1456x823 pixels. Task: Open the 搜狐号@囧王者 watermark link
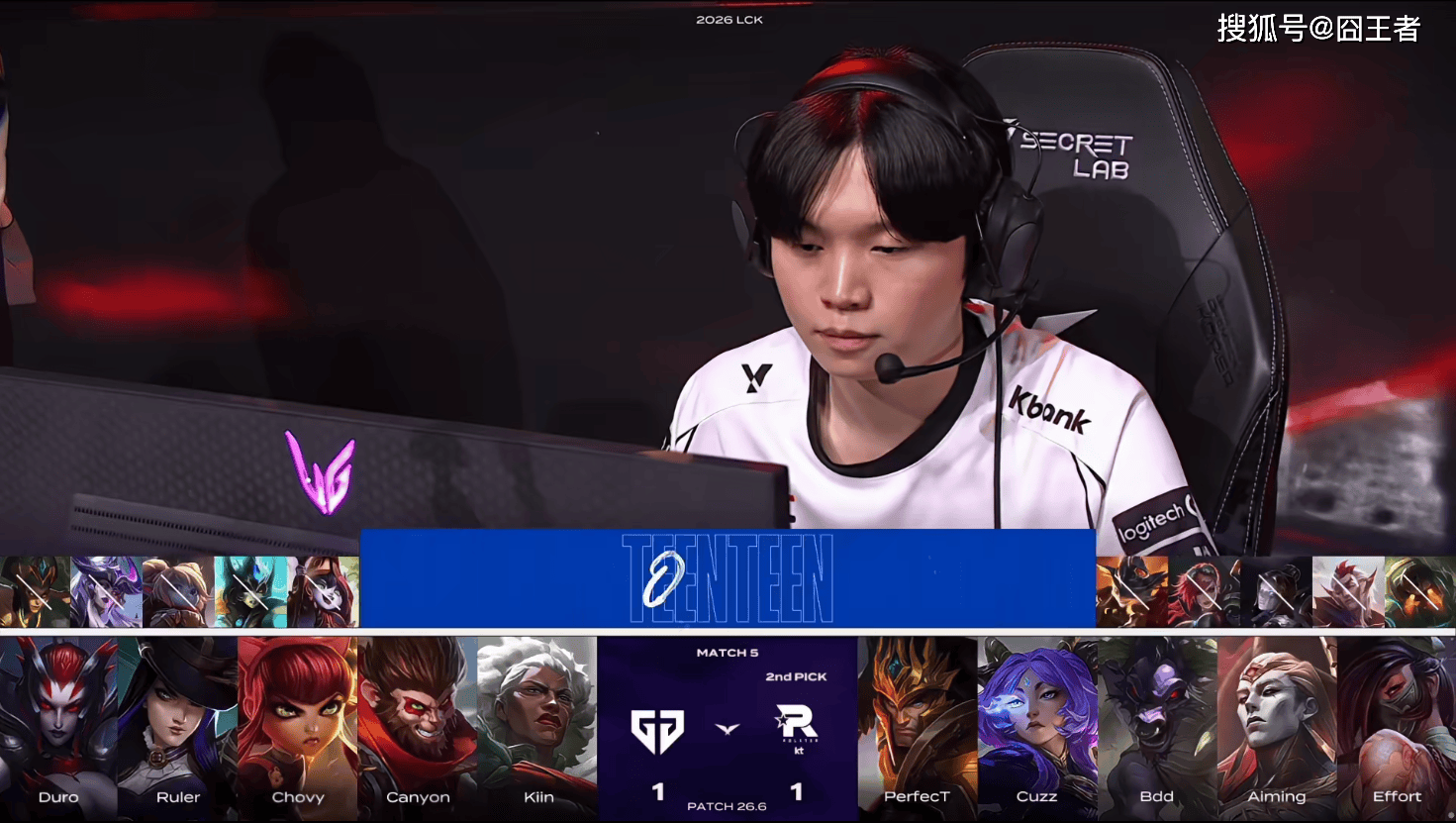click(x=1318, y=29)
